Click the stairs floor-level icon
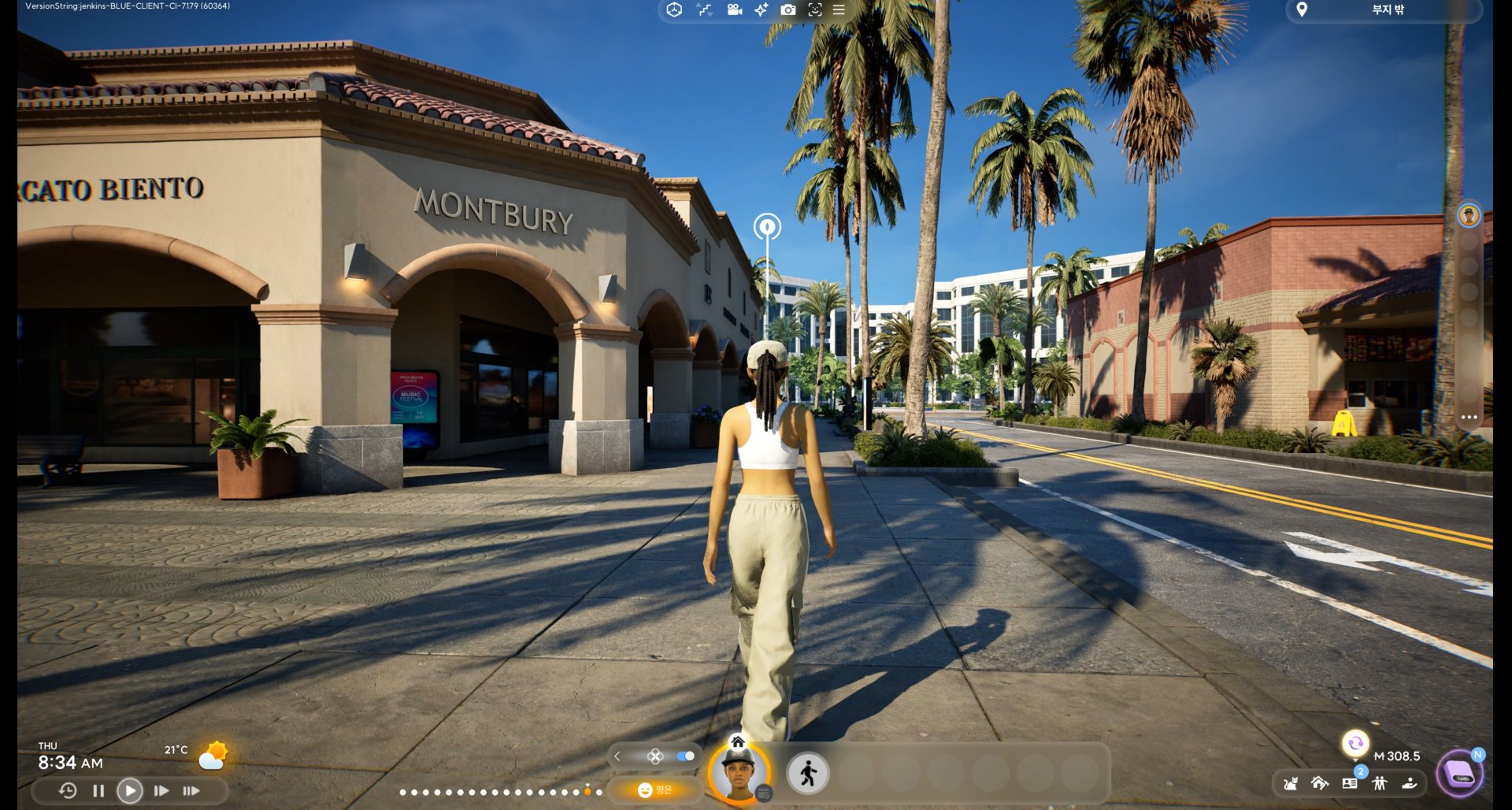Viewport: 1512px width, 810px height. point(704,9)
